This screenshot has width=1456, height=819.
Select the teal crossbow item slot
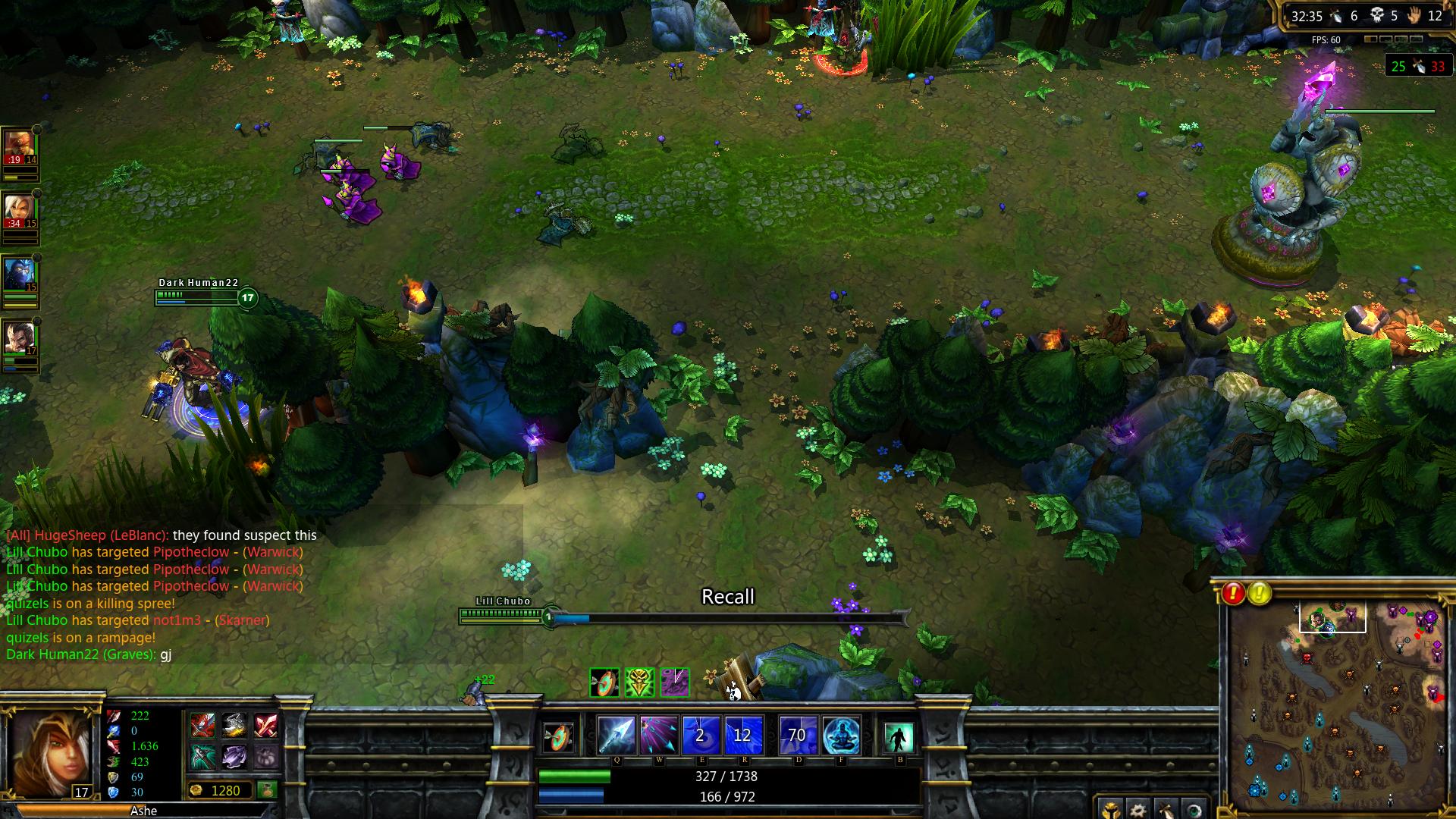coord(202,756)
